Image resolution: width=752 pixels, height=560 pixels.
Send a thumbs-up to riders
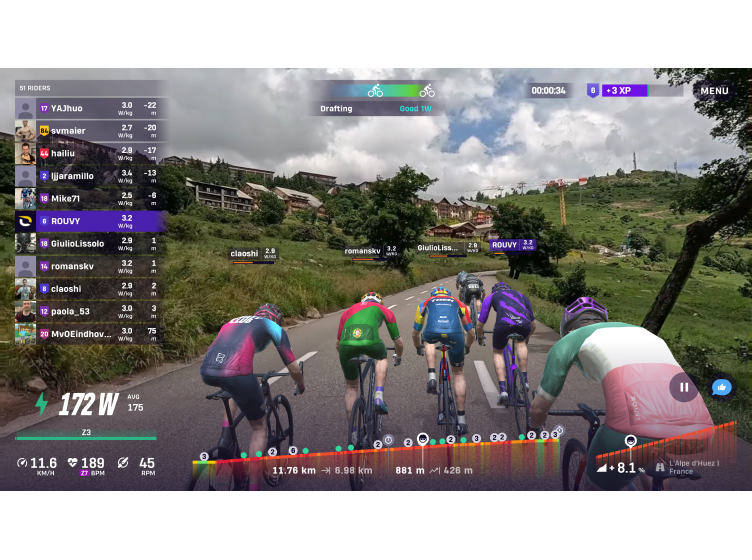point(721,387)
